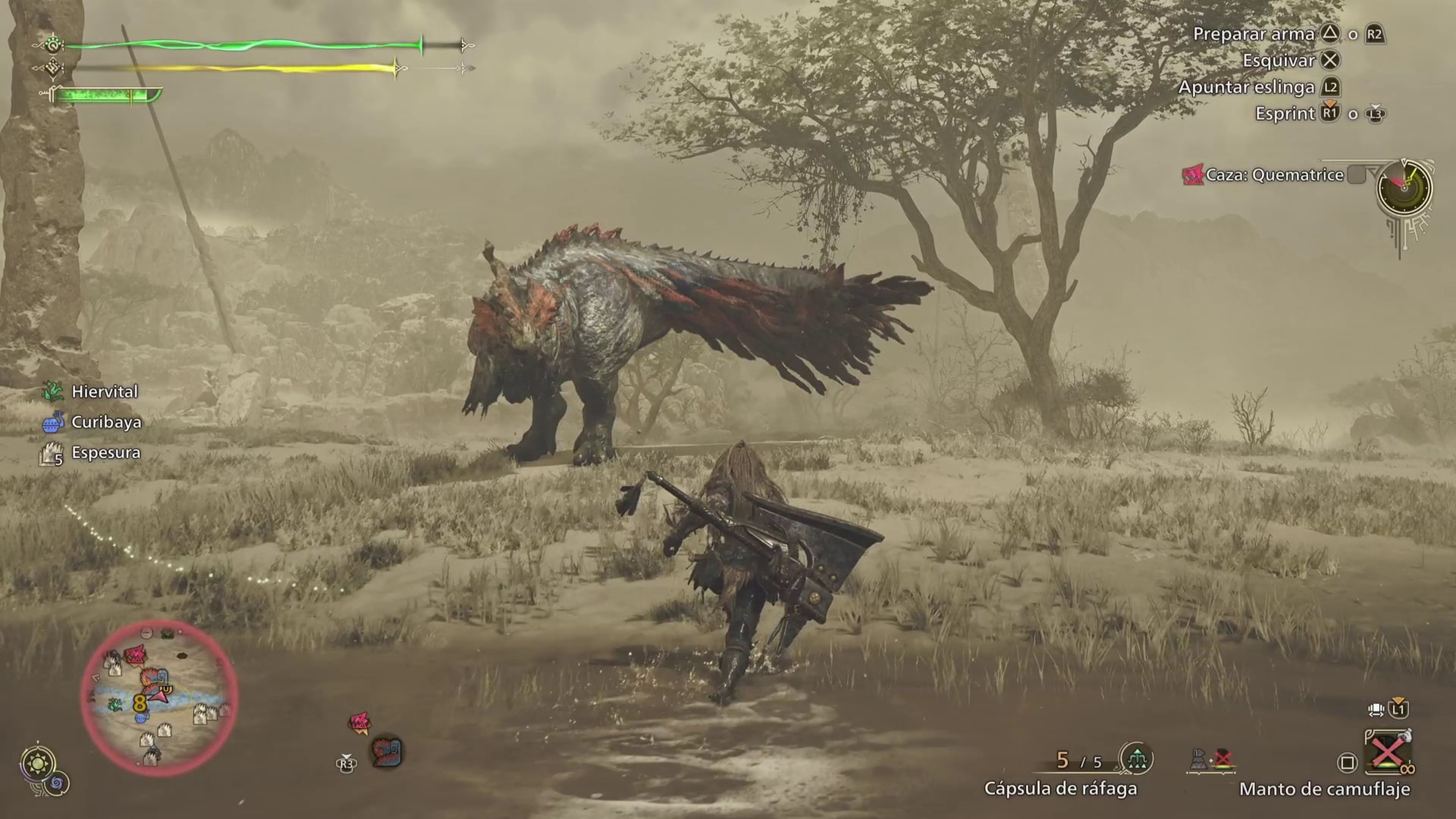Click the R3 button prompt

(x=347, y=765)
